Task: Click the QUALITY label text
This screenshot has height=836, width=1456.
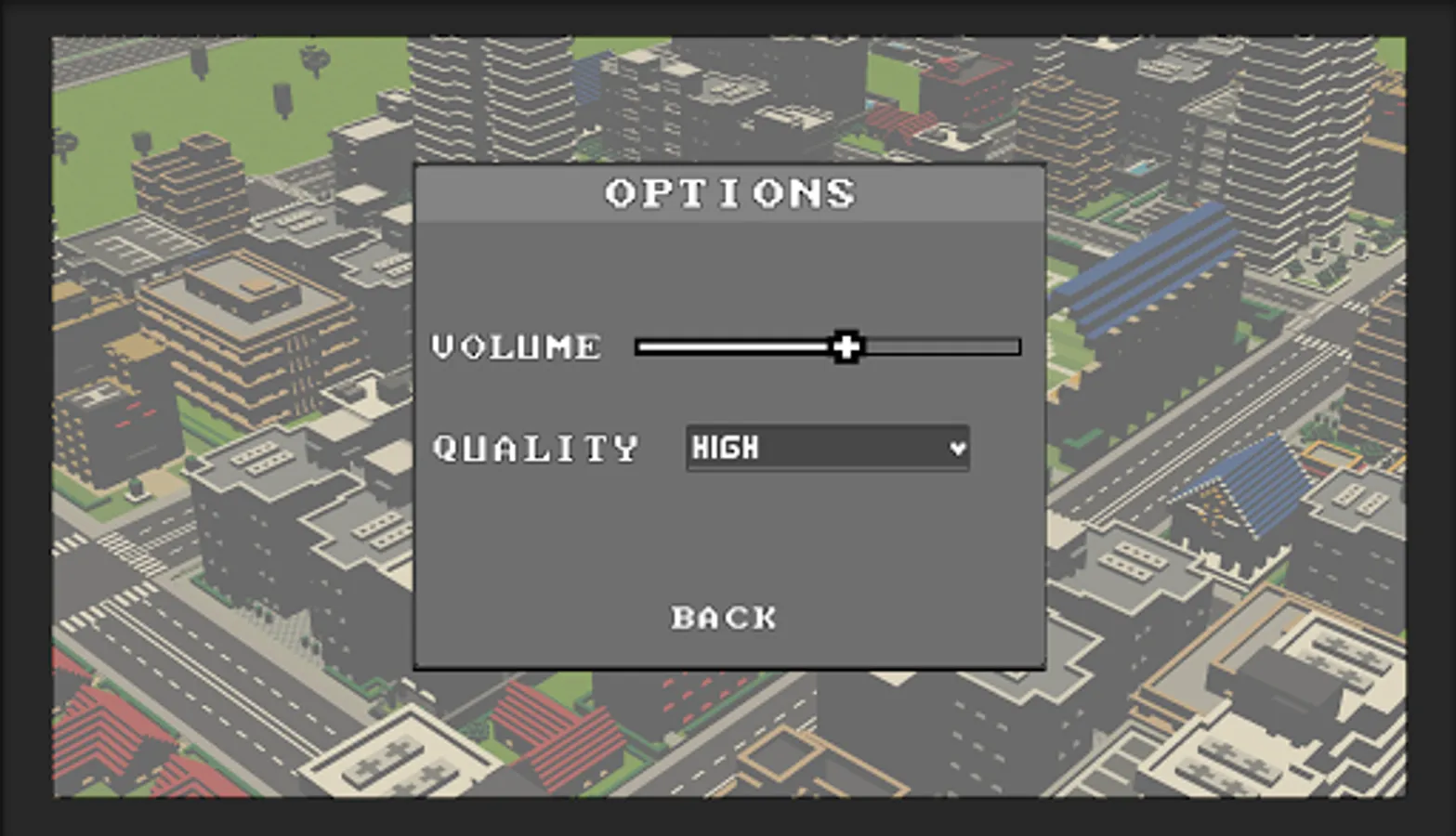Action: (536, 448)
